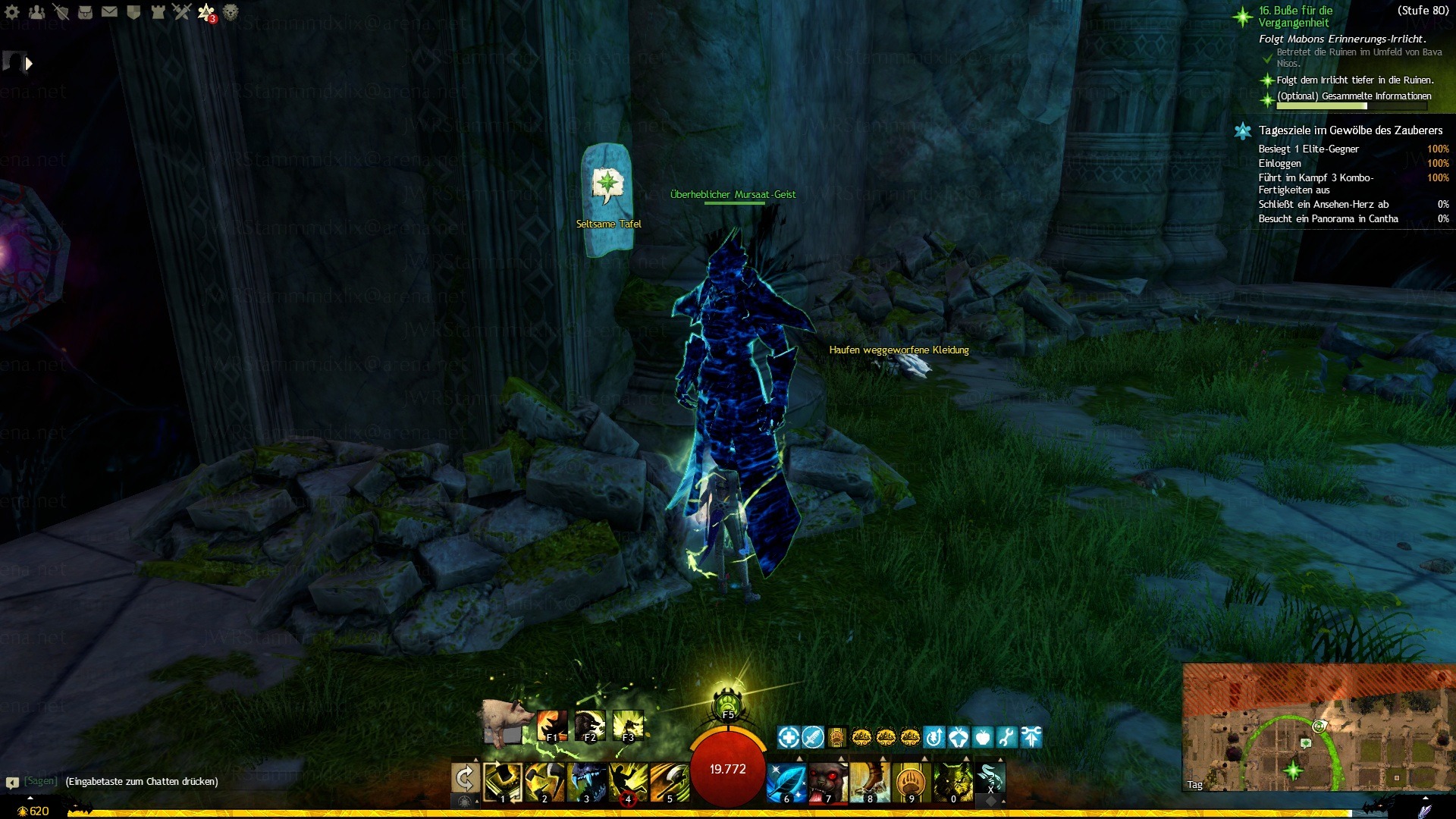Expand the party portrait arrow

pos(29,64)
